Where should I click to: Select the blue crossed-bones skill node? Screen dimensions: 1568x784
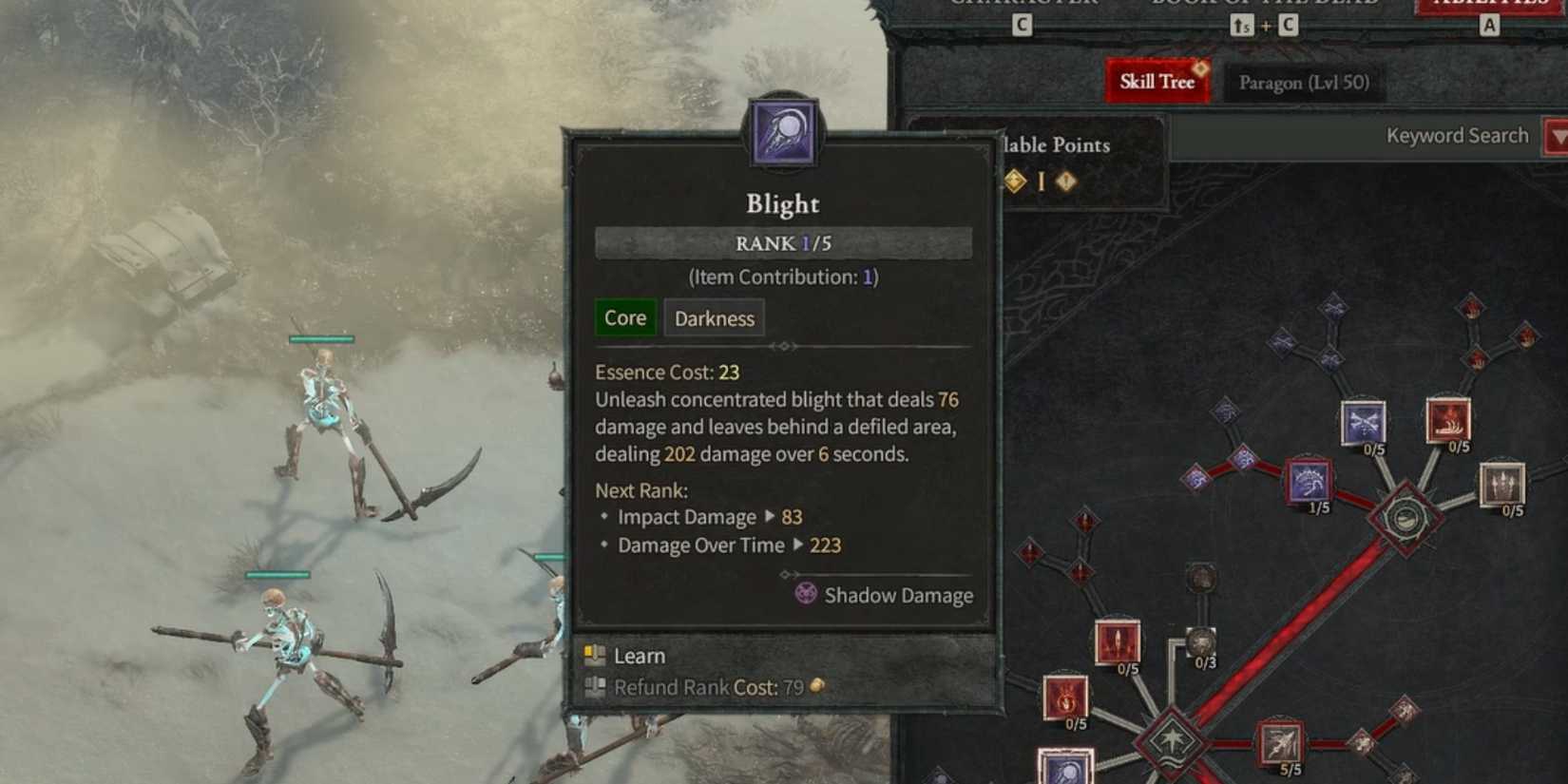(x=1363, y=422)
